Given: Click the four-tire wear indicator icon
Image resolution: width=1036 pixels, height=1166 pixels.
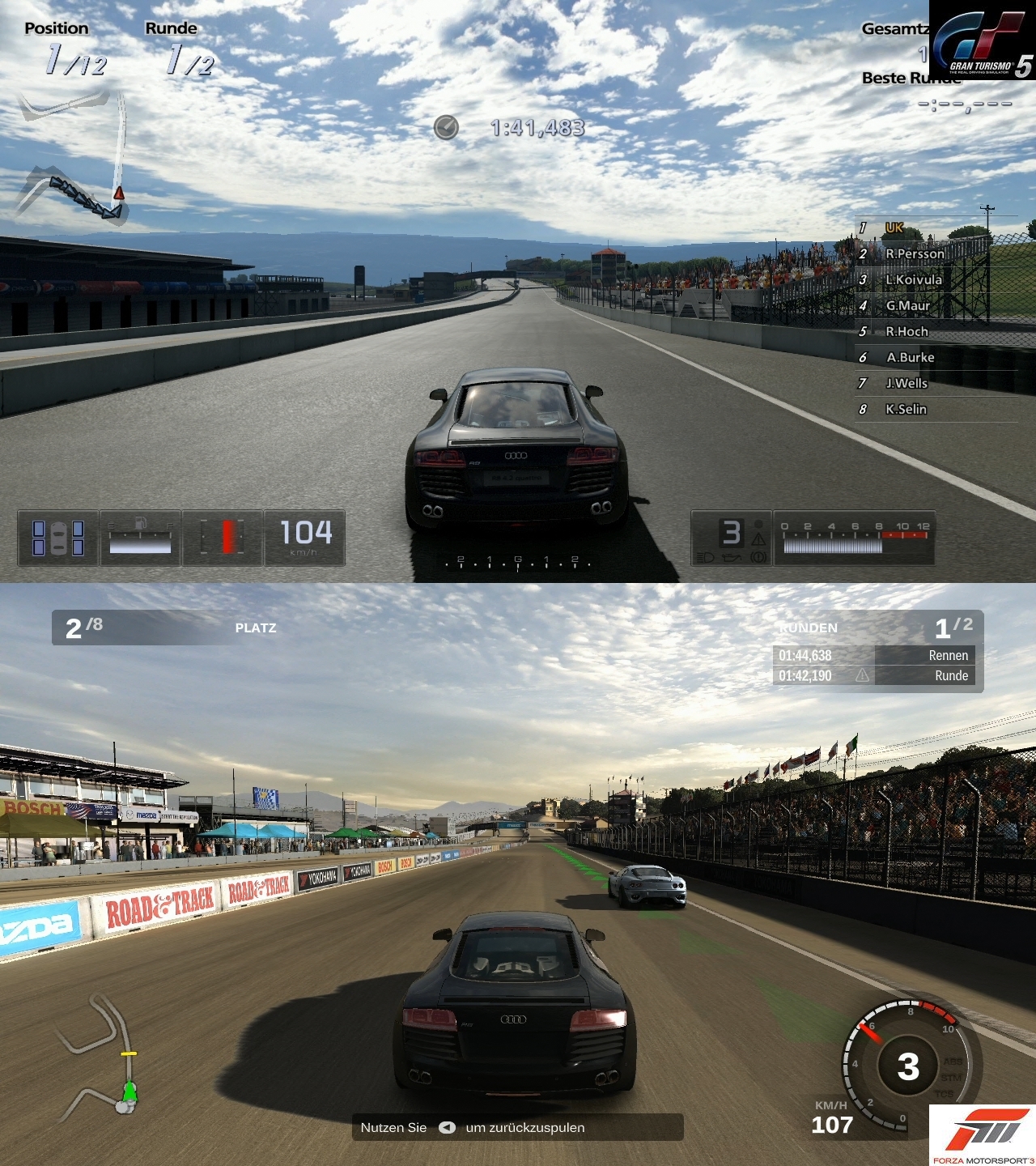Looking at the screenshot, I should tap(57, 538).
